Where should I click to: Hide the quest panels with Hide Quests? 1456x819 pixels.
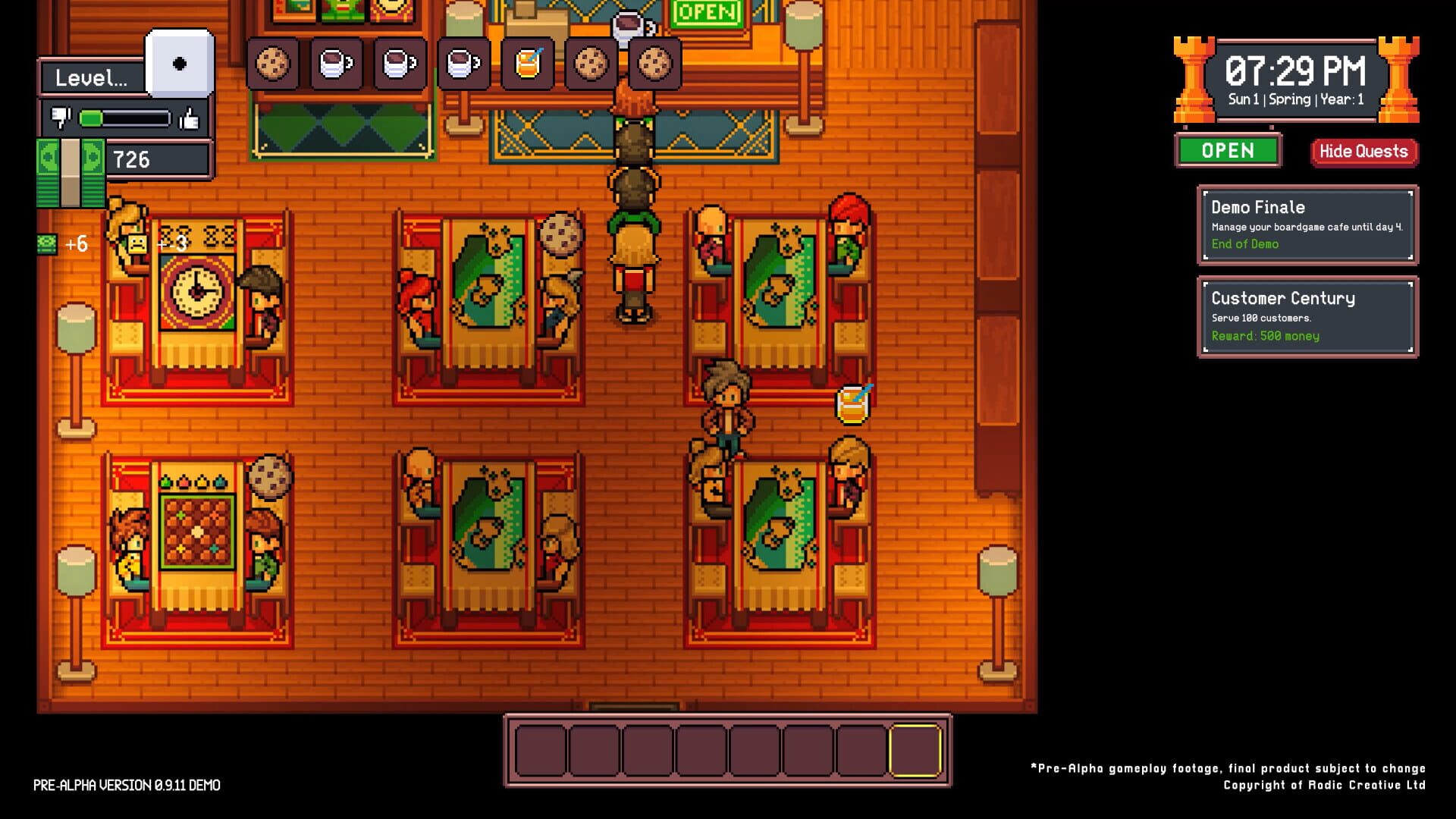(x=1363, y=151)
